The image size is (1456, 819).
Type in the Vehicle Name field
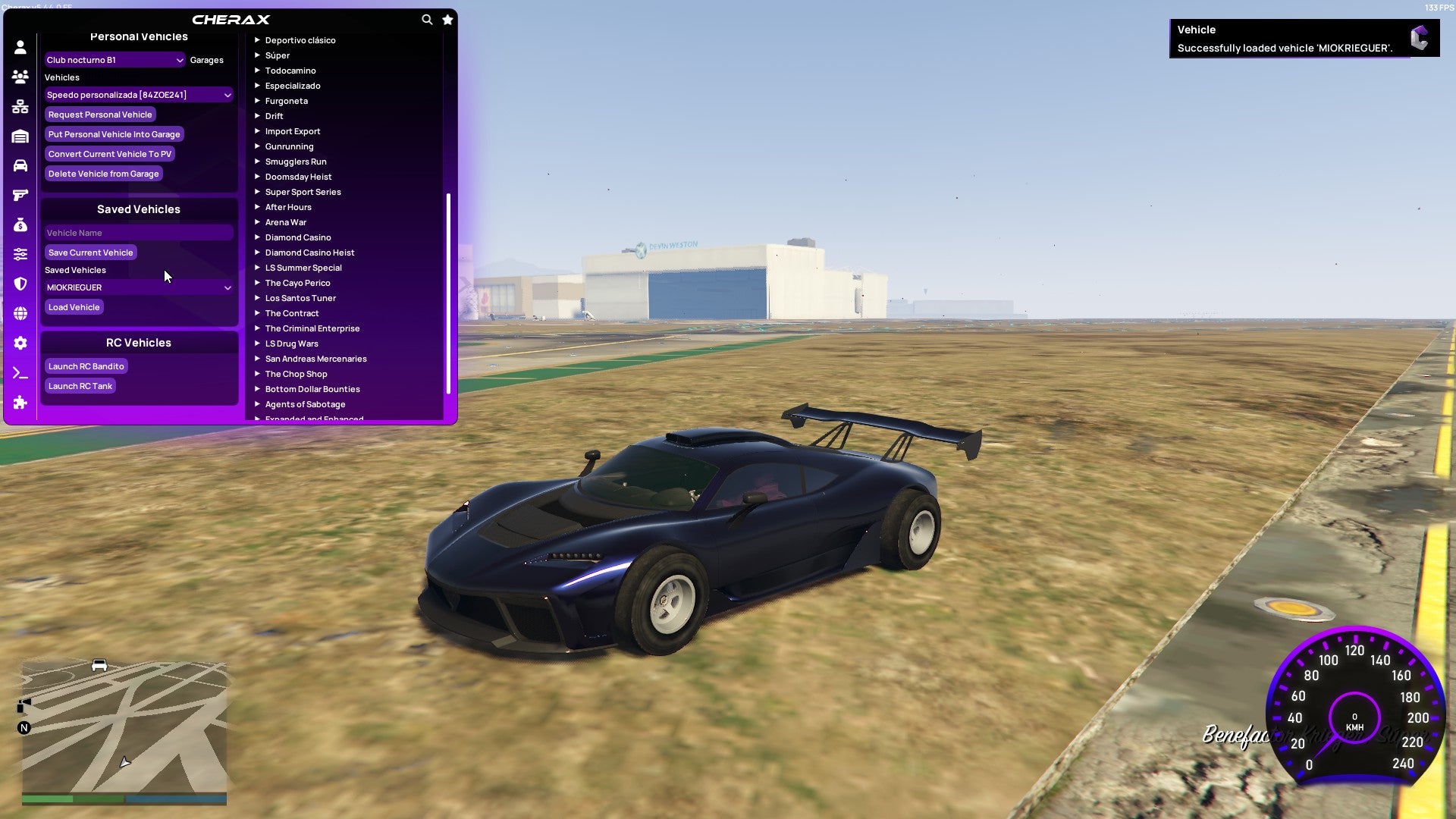138,233
